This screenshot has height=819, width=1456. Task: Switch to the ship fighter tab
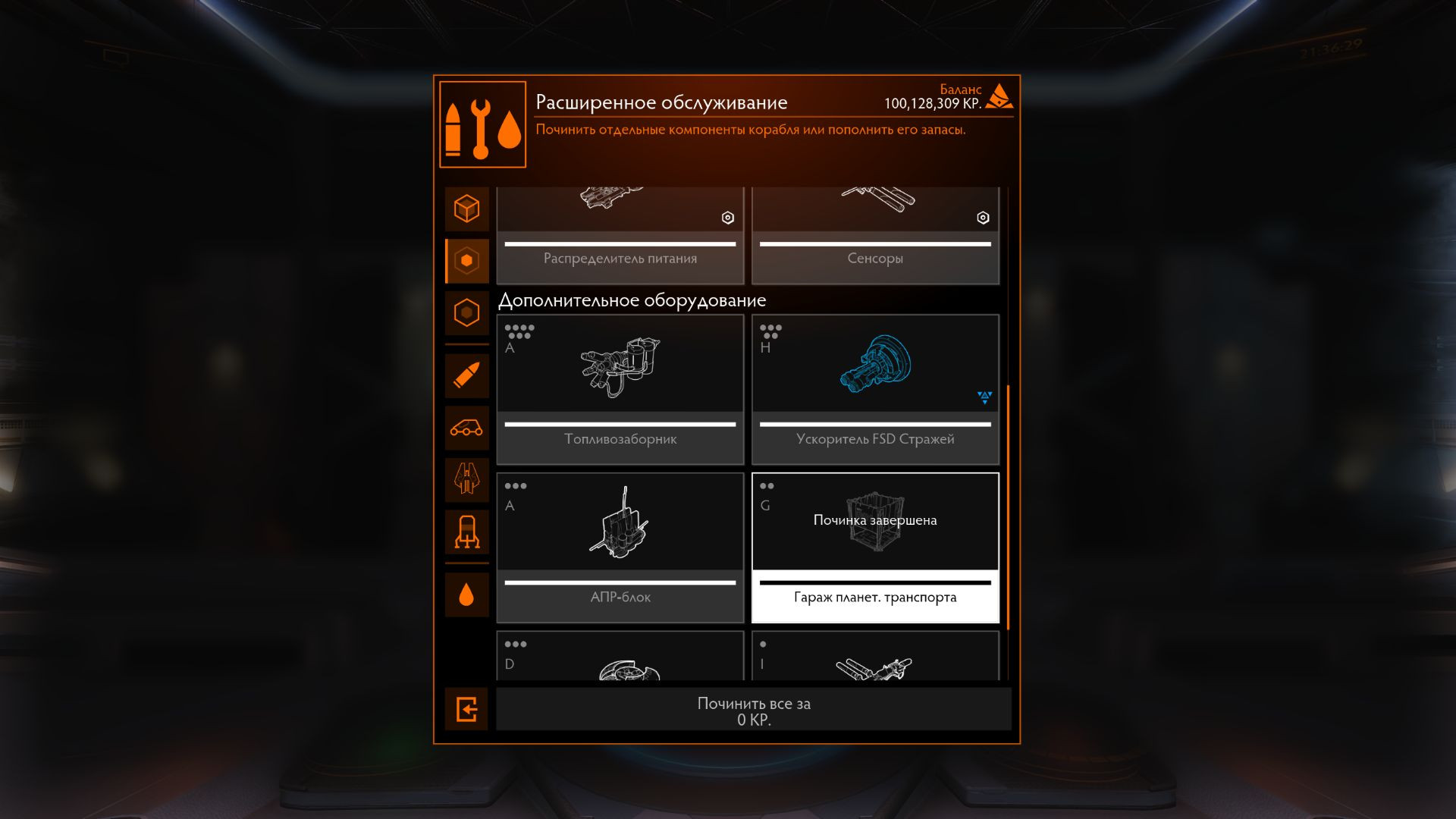[466, 479]
